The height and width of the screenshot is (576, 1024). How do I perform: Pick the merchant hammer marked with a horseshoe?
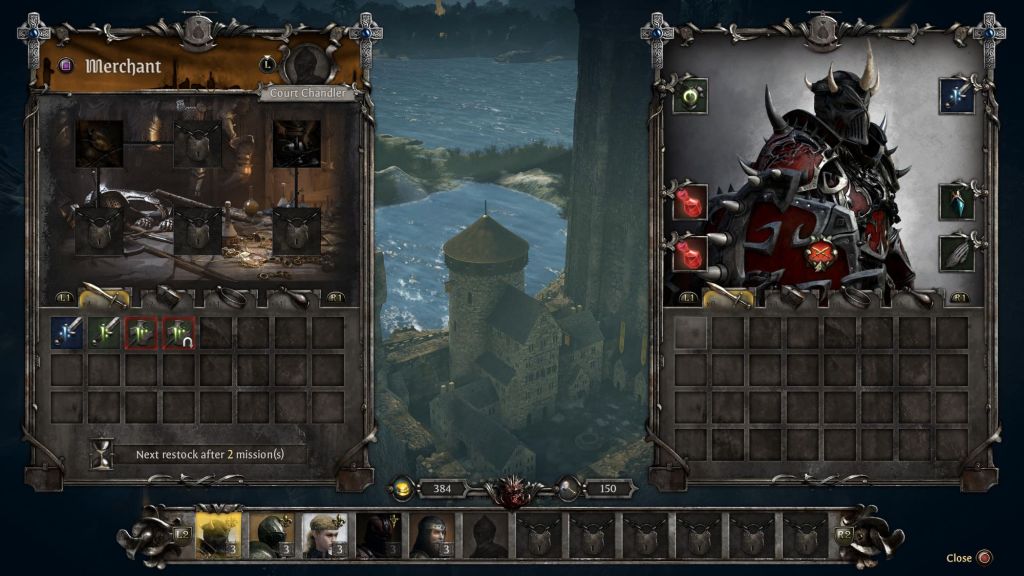pyautogui.click(x=179, y=333)
